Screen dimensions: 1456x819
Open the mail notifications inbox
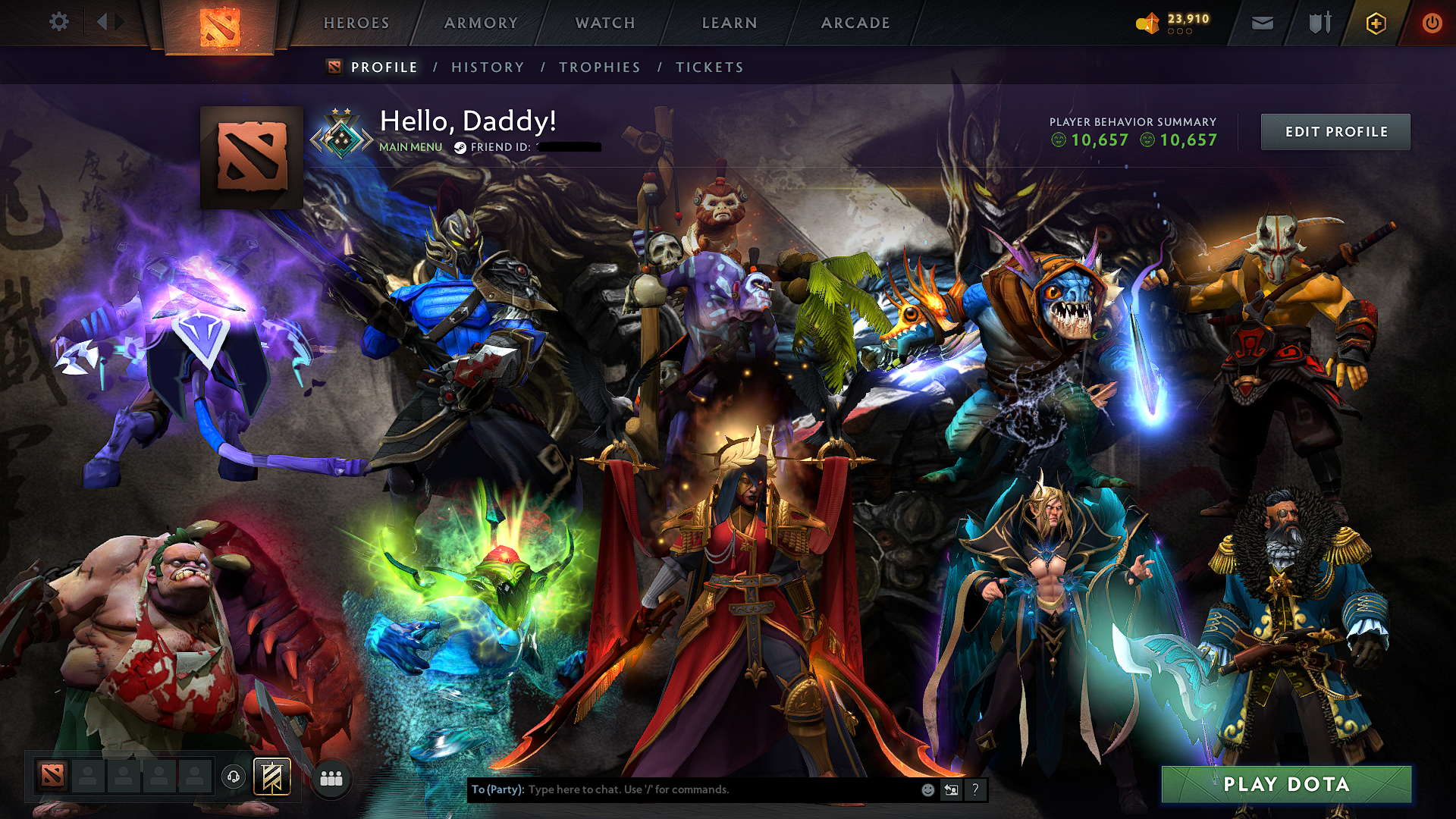[1262, 22]
